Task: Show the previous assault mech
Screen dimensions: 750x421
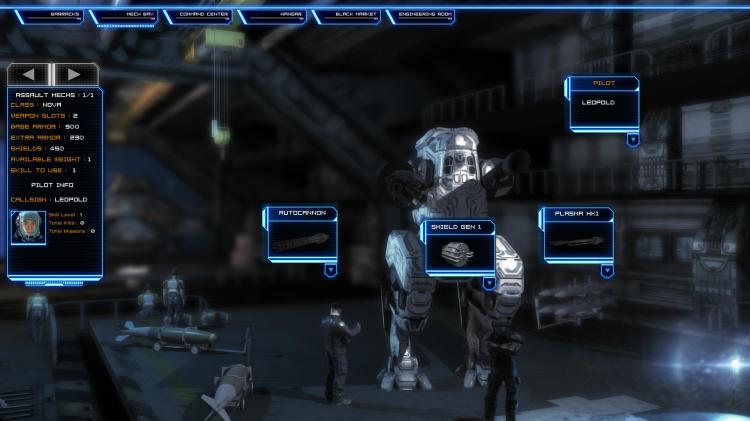Action: point(30,74)
